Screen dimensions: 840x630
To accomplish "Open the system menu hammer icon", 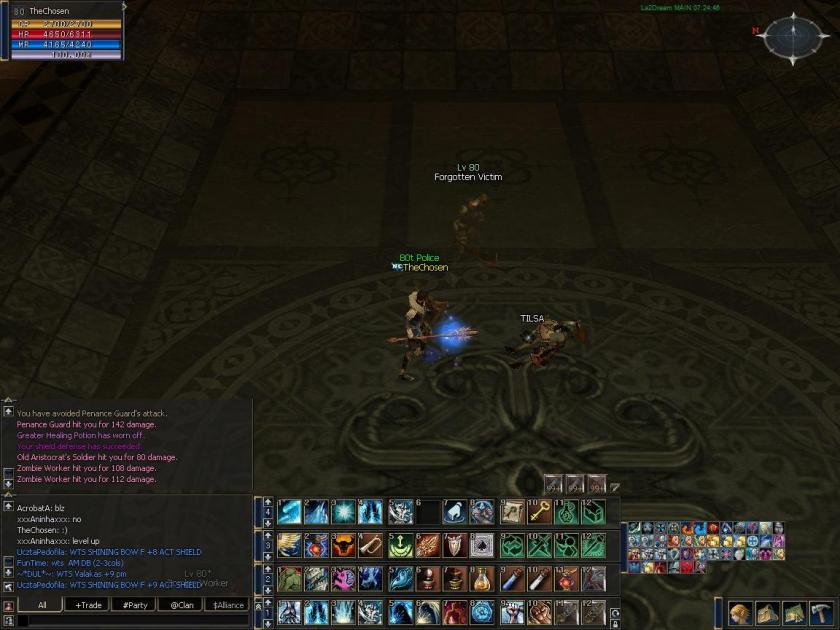I will click(x=821, y=613).
